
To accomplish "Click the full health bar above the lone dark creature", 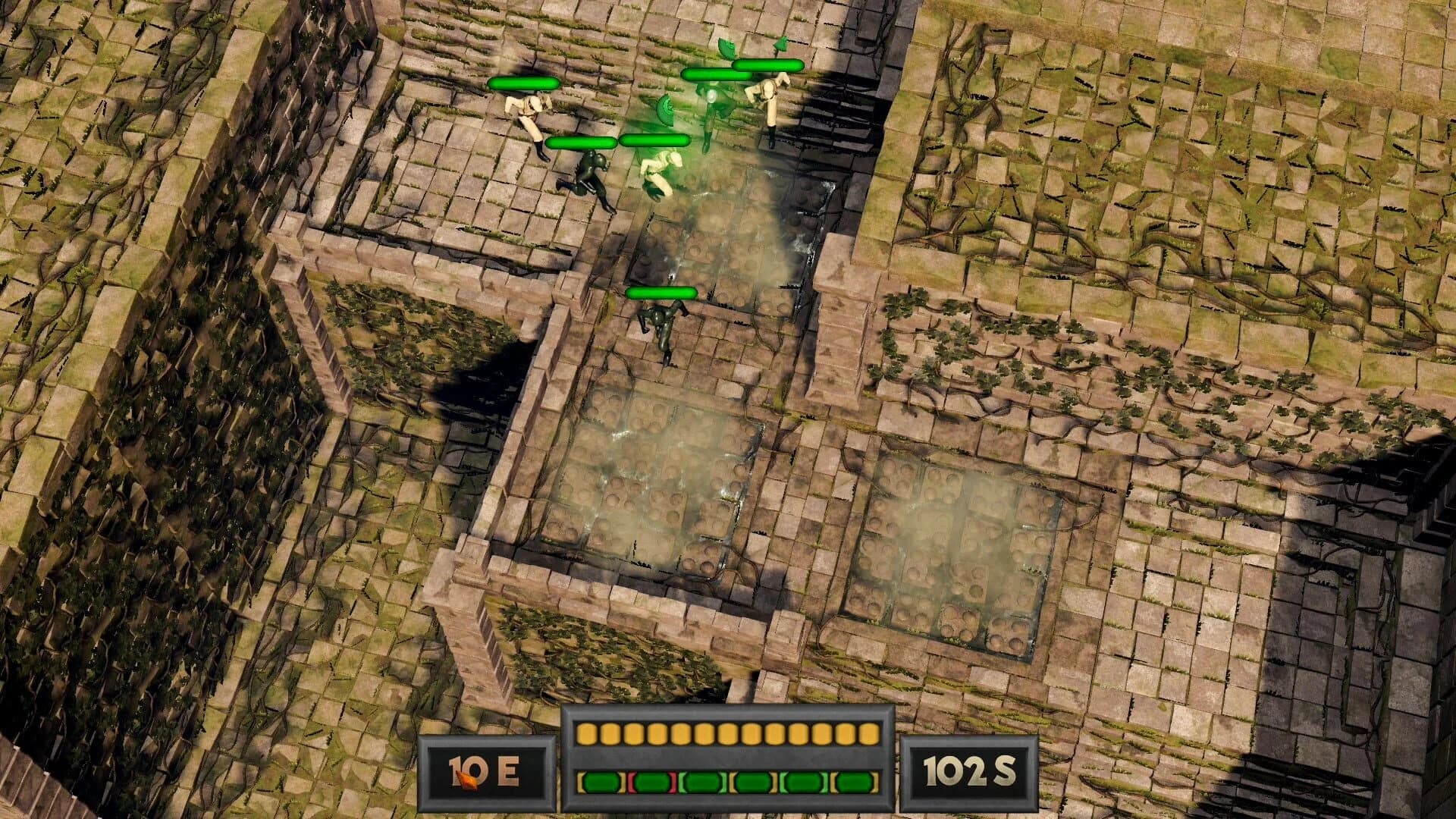I will click(x=661, y=290).
